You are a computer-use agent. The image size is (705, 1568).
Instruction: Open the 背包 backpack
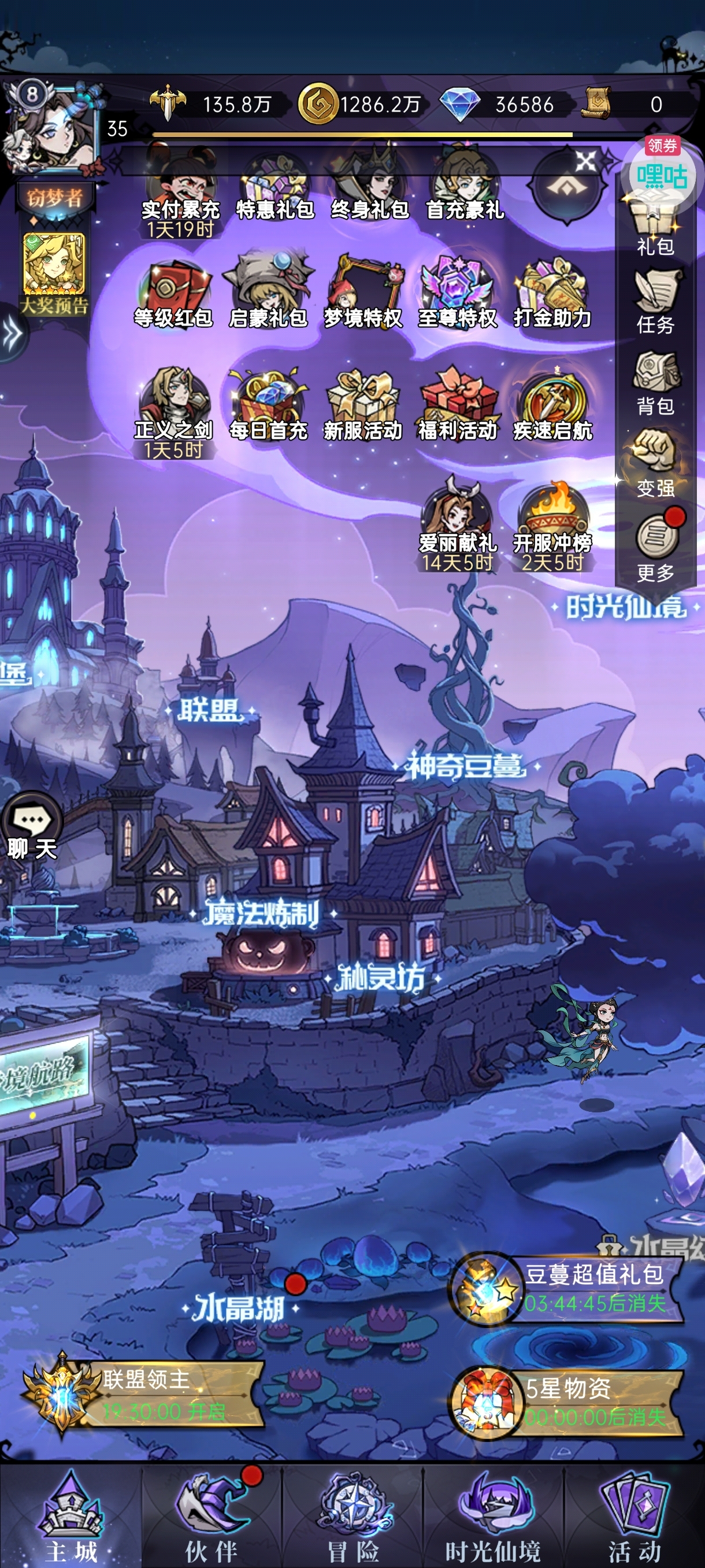tap(655, 382)
